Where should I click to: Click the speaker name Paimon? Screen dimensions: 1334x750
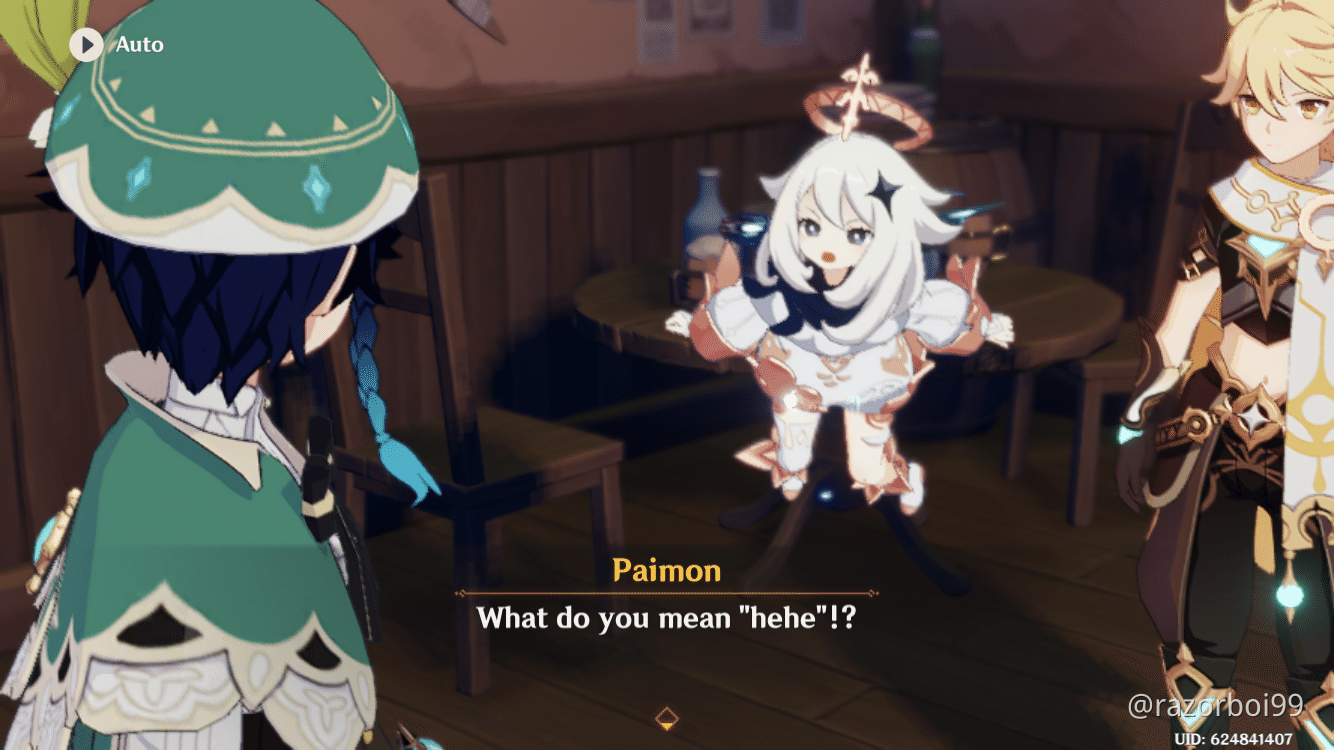click(x=666, y=570)
